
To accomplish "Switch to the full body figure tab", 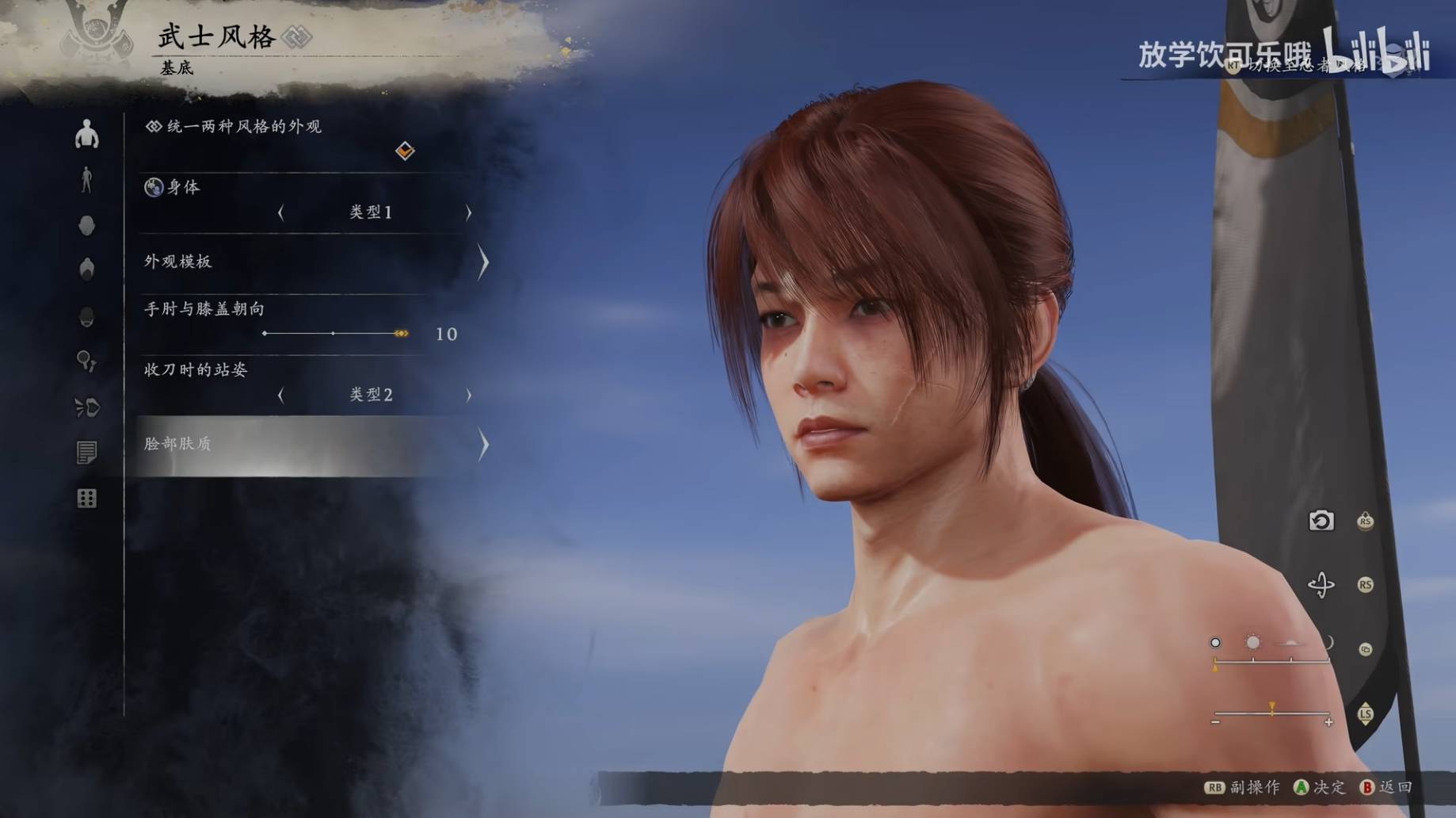I will point(87,180).
